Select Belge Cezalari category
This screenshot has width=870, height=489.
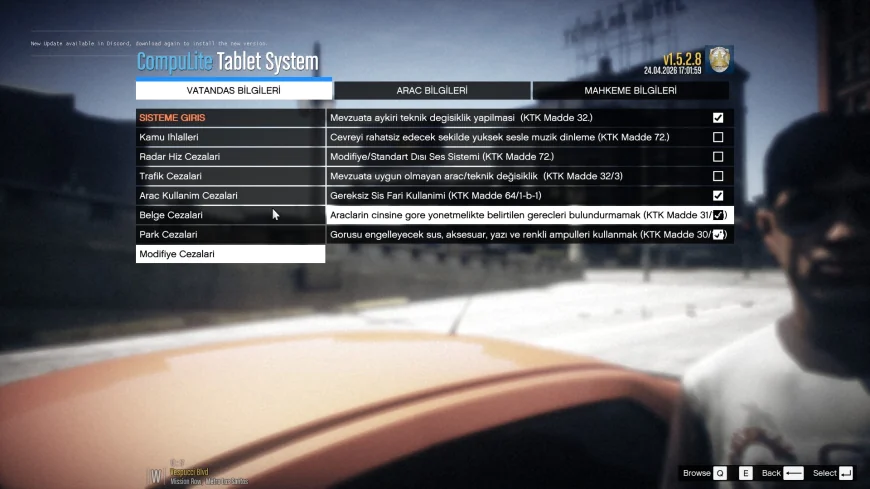pos(230,215)
